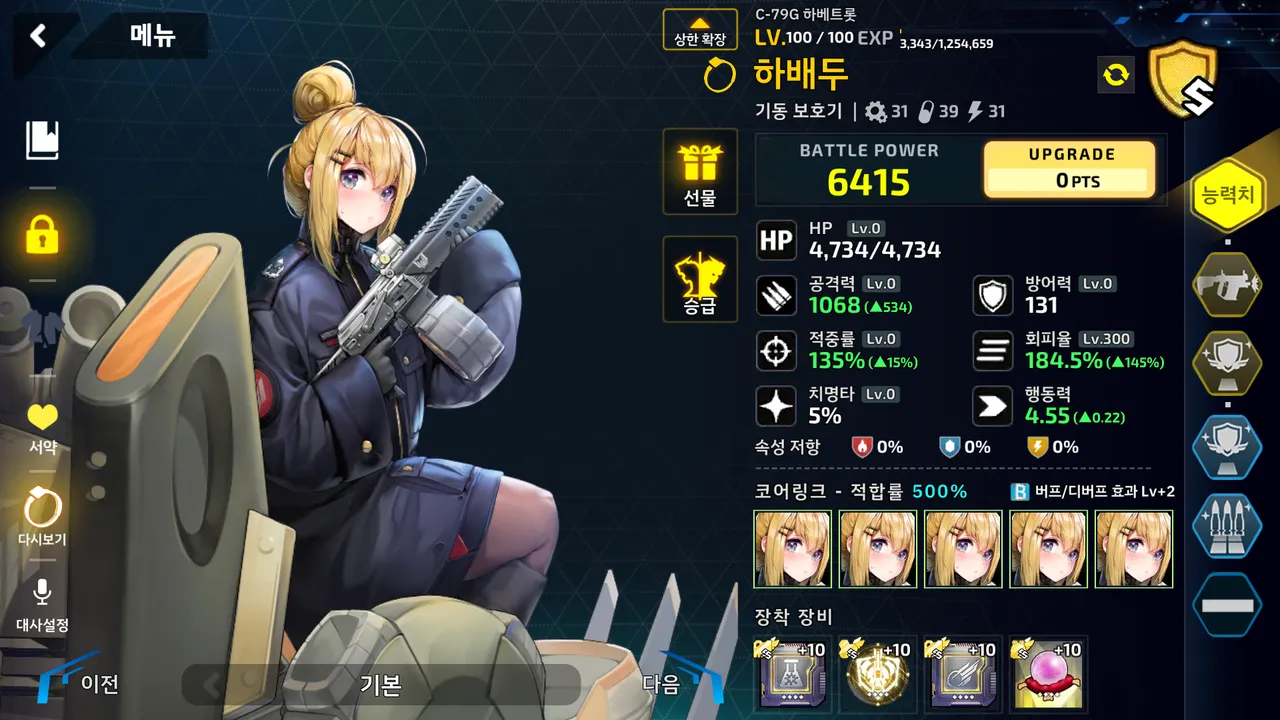Expand the level cap with 상한 확장

point(700,30)
